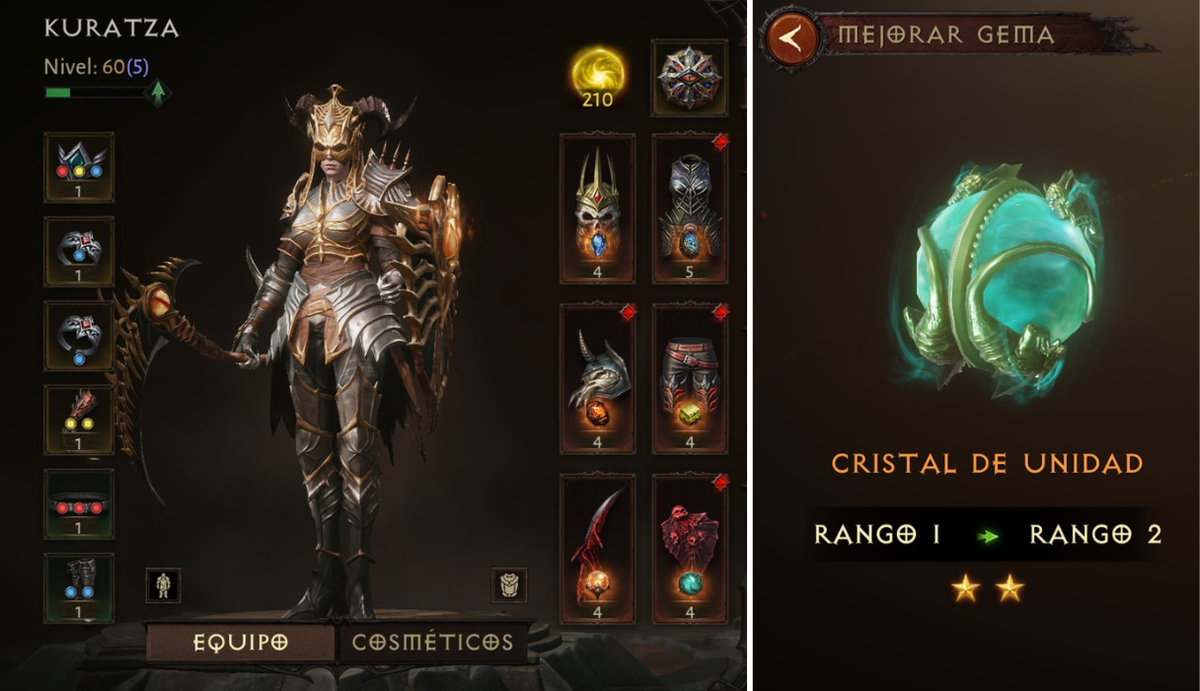Open the Cosméticos tab
The height and width of the screenshot is (691, 1200).
coord(432,643)
